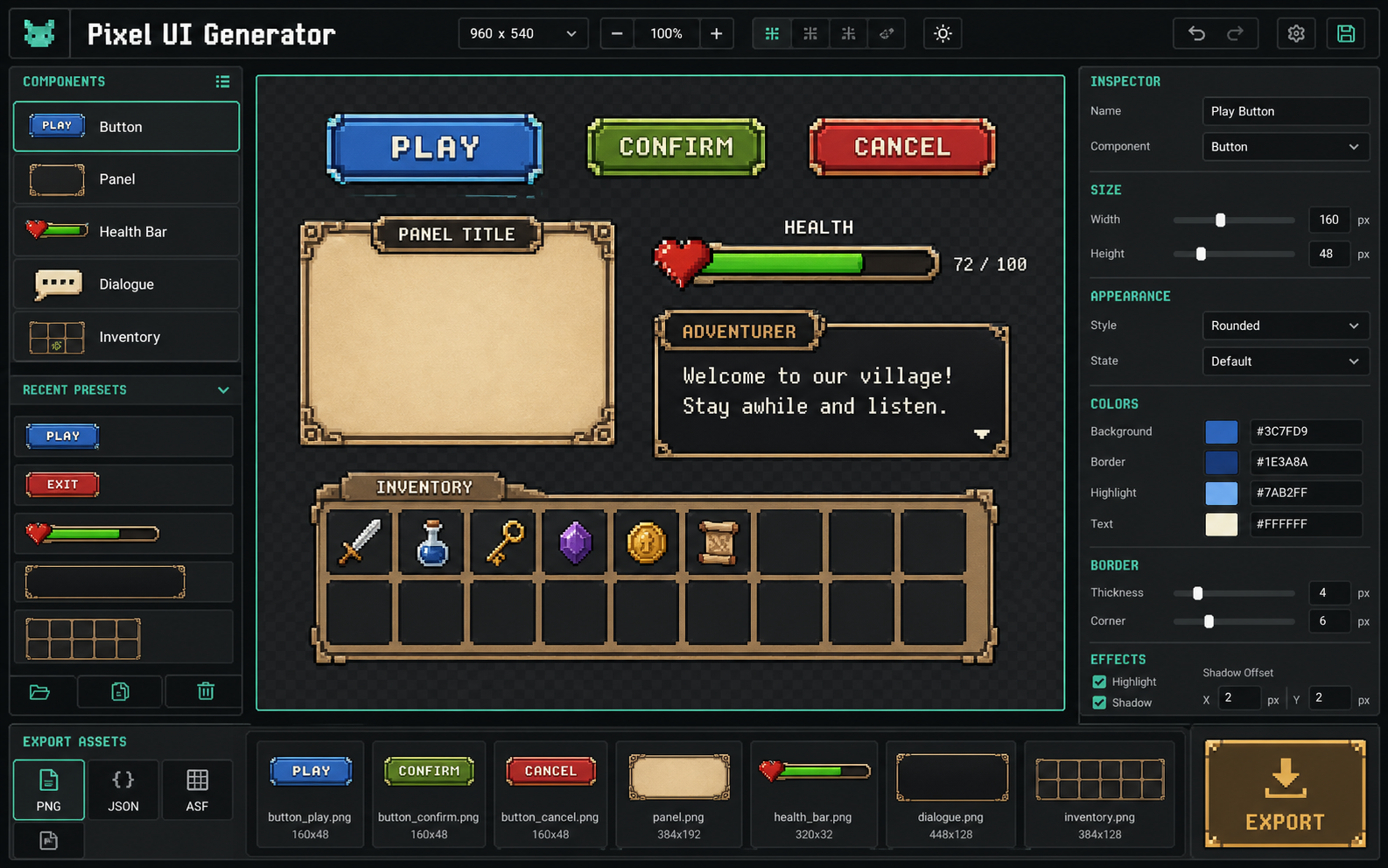Select the purple gem inventory slot

coord(575,543)
